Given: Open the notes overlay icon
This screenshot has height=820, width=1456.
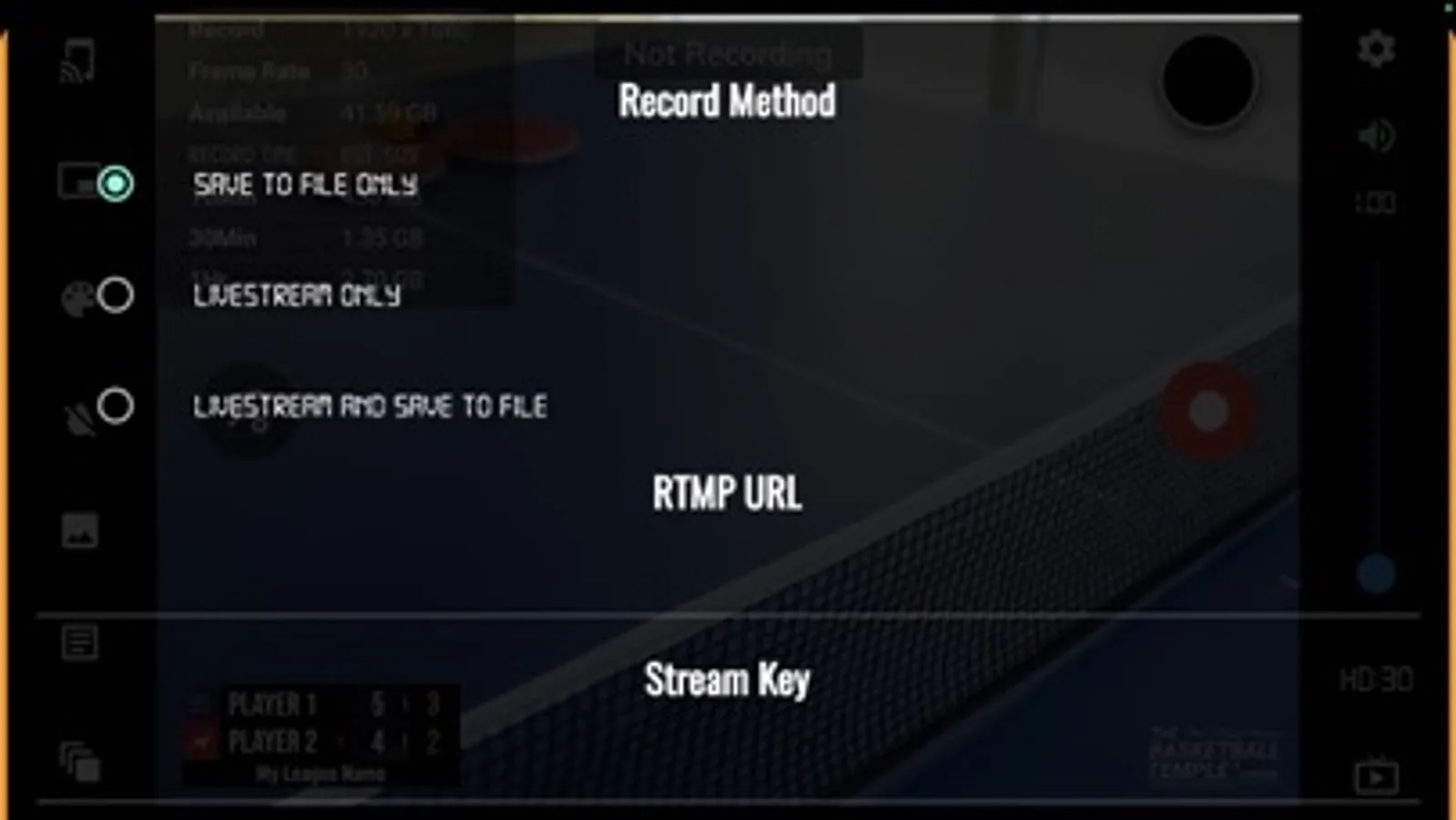Looking at the screenshot, I should [80, 641].
